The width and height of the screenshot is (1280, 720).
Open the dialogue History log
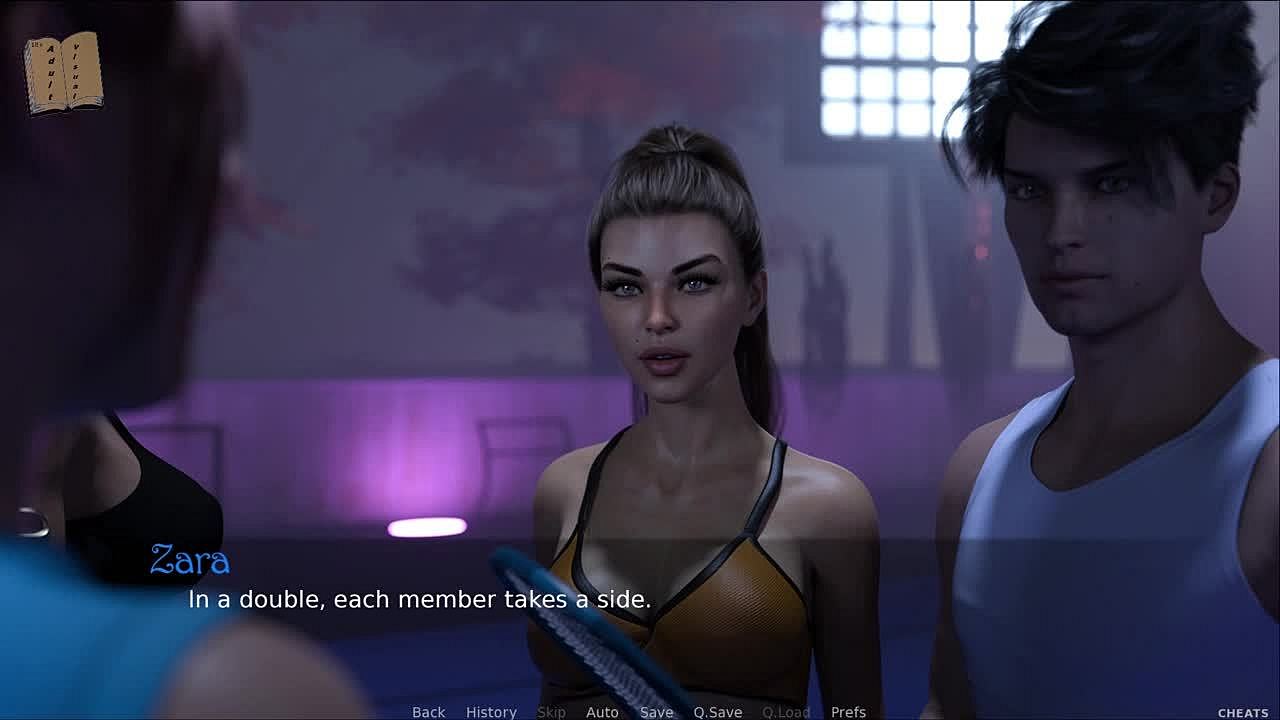pyautogui.click(x=491, y=712)
